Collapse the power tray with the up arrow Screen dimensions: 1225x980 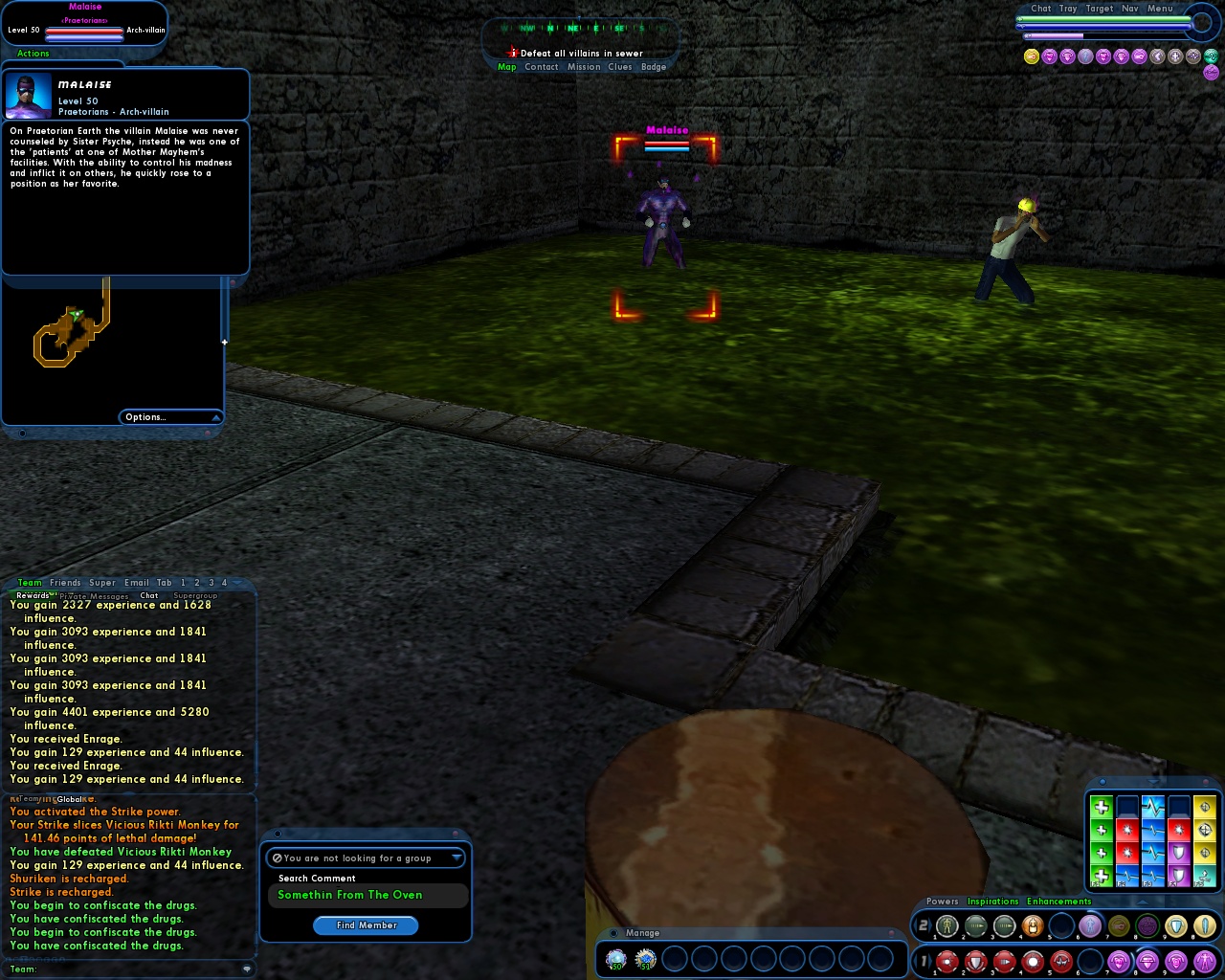point(1143,901)
